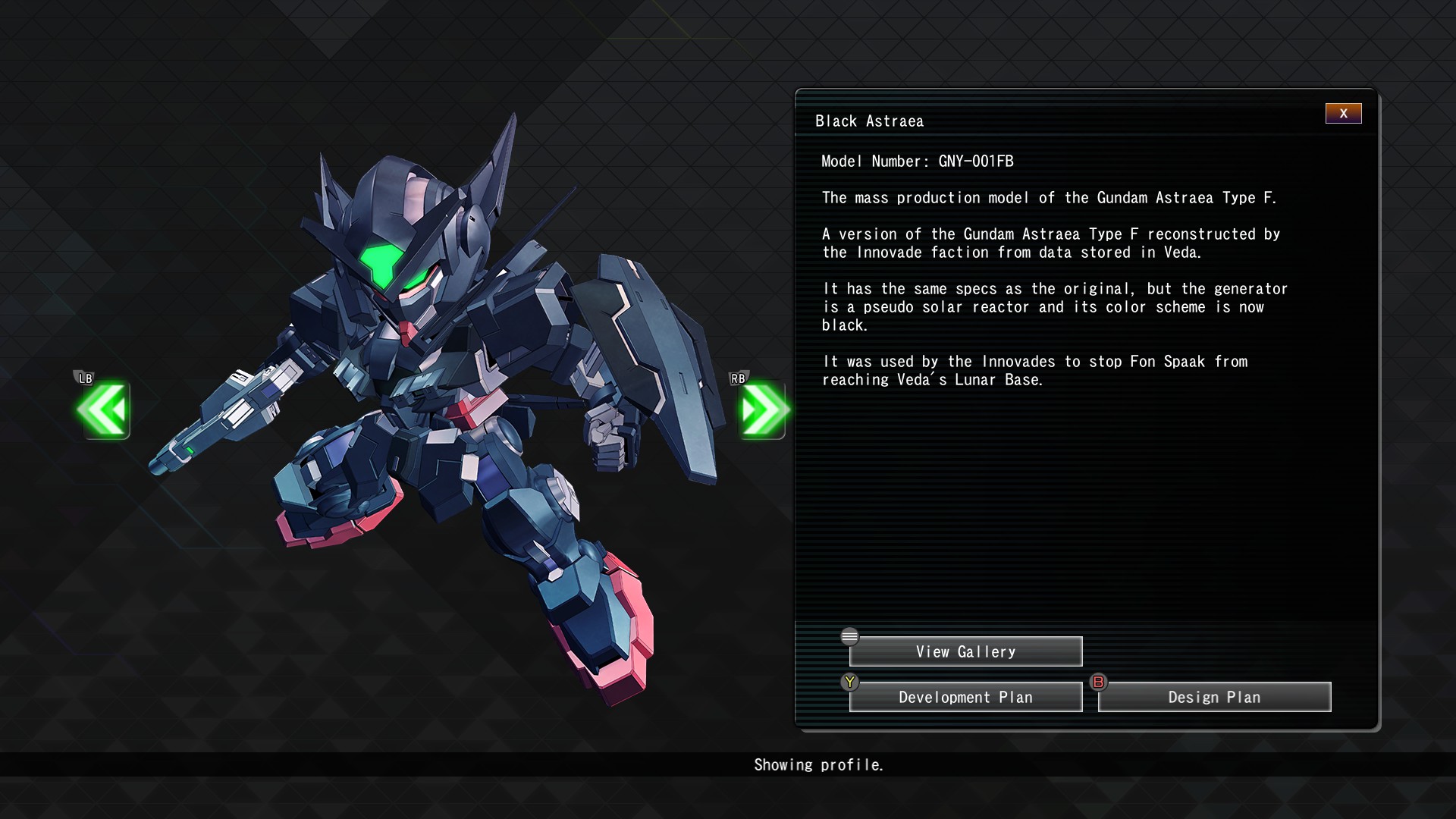The width and height of the screenshot is (1456, 819).
Task: Go to the previous unit with left arrow
Action: 103,410
